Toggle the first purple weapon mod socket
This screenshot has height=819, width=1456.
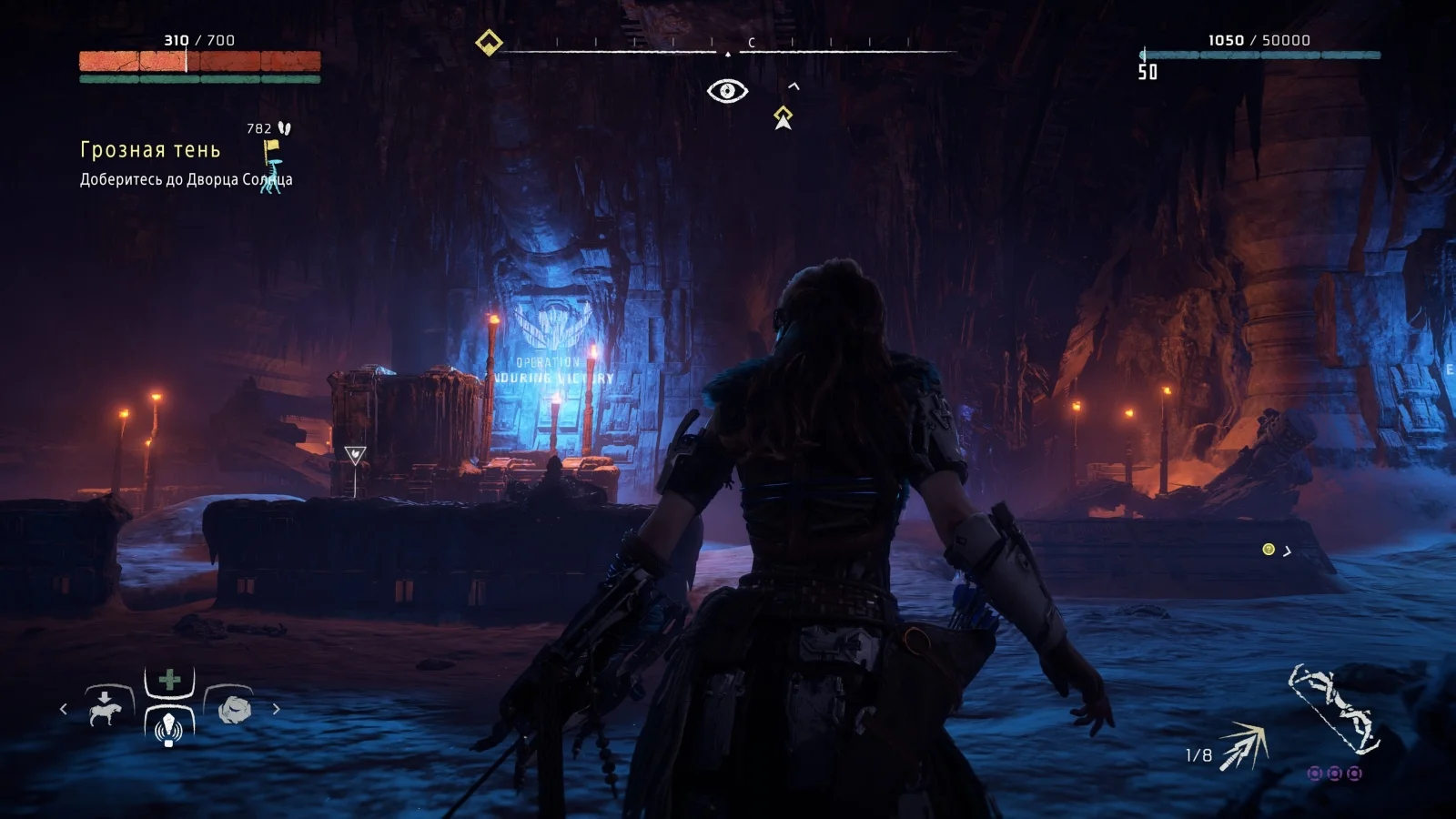pyautogui.click(x=1314, y=773)
